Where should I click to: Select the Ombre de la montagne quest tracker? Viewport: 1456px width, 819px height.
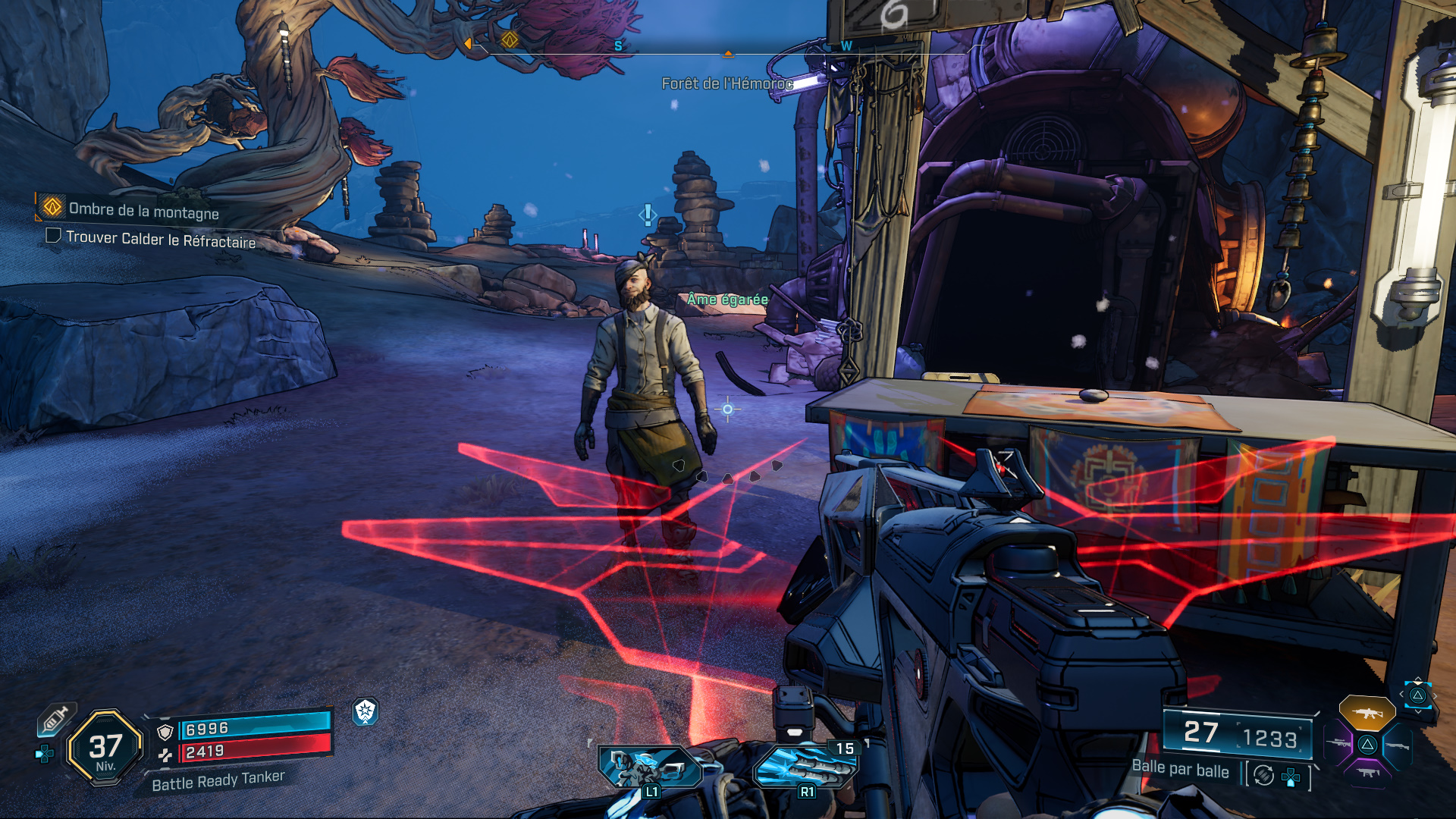(x=143, y=210)
